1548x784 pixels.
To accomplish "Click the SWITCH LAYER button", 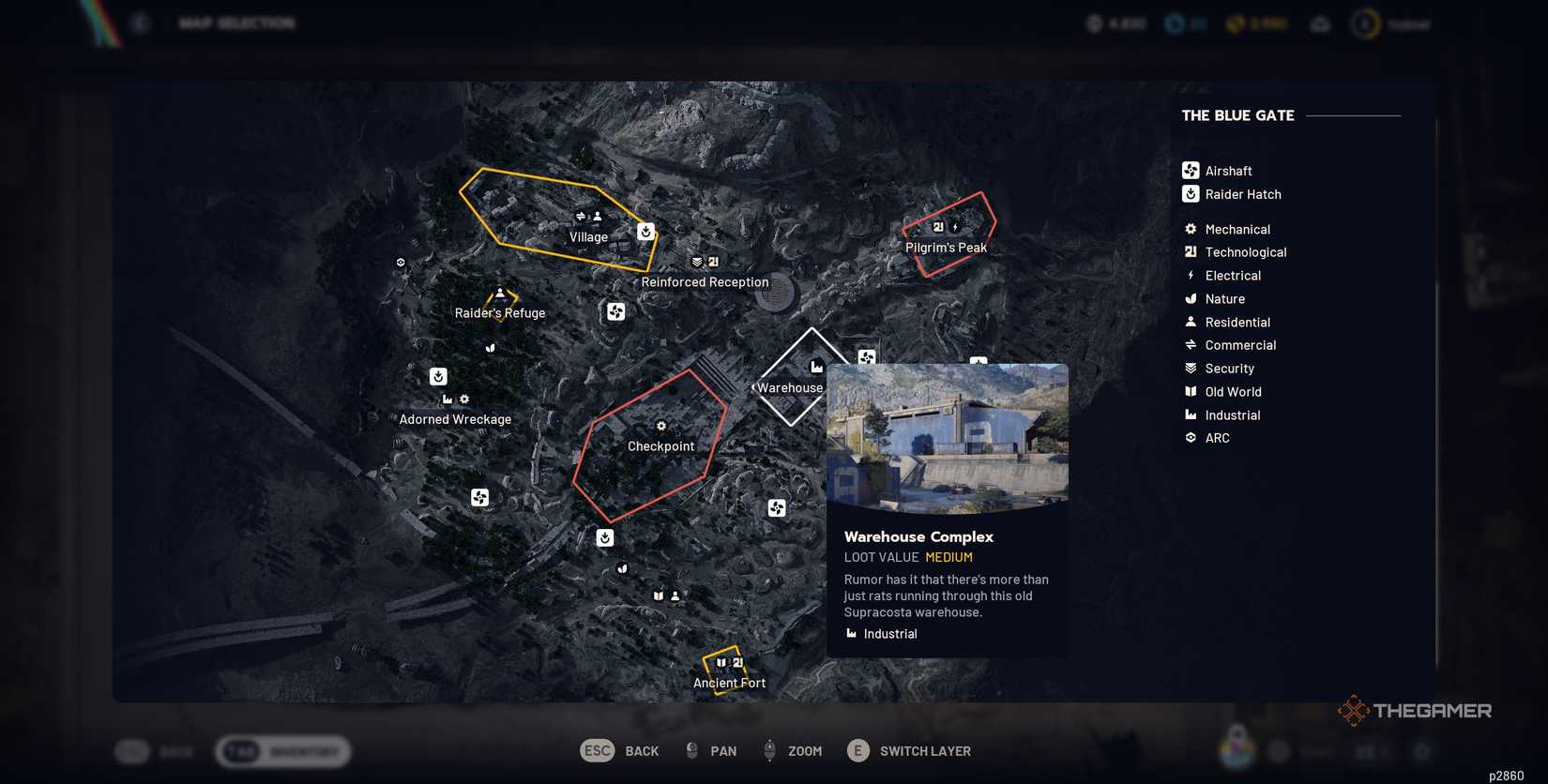I will [908, 750].
